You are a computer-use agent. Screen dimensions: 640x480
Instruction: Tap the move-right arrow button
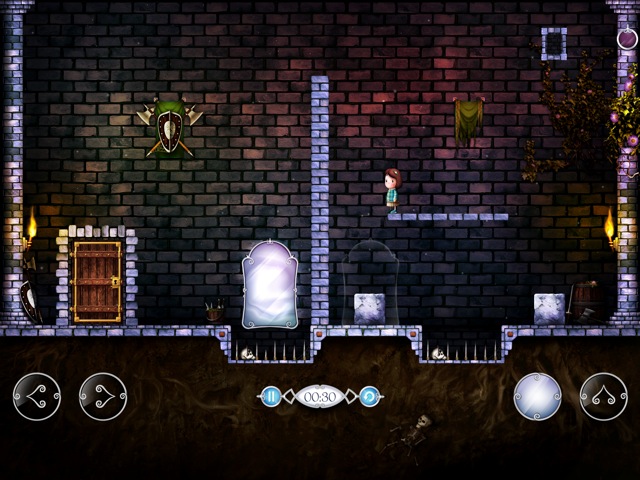(103, 396)
